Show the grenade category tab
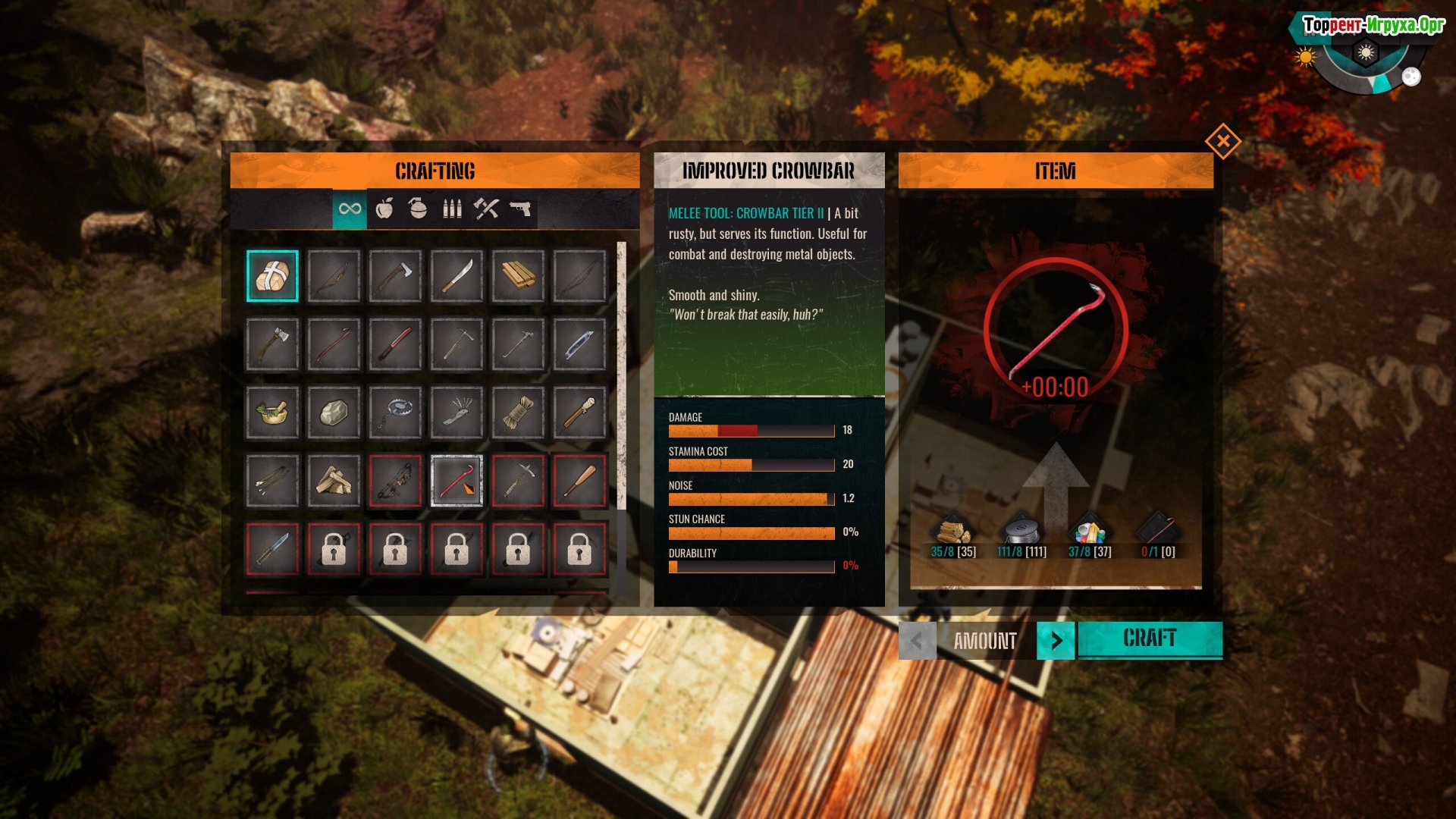 coord(418,209)
